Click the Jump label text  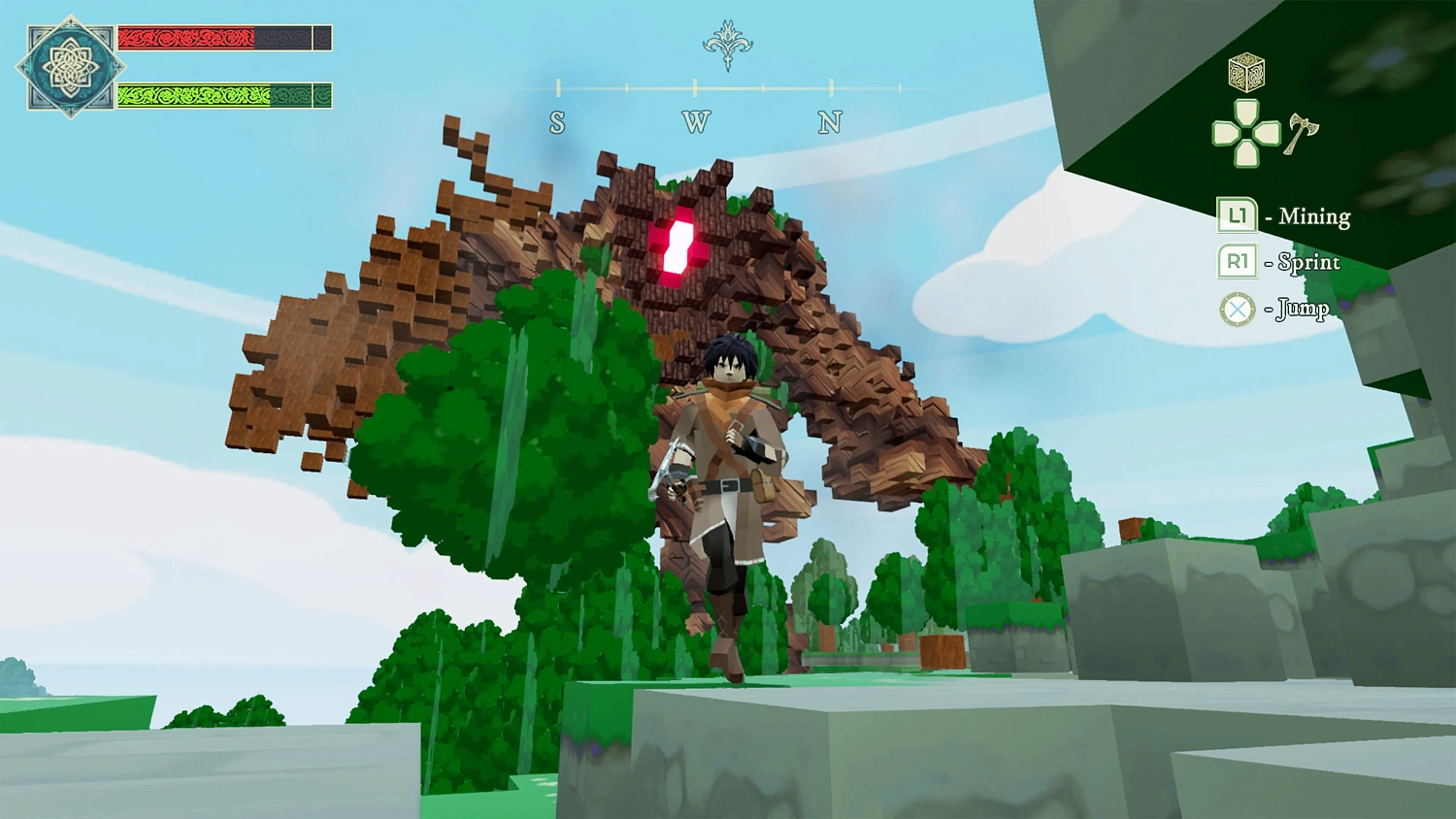(x=1301, y=309)
